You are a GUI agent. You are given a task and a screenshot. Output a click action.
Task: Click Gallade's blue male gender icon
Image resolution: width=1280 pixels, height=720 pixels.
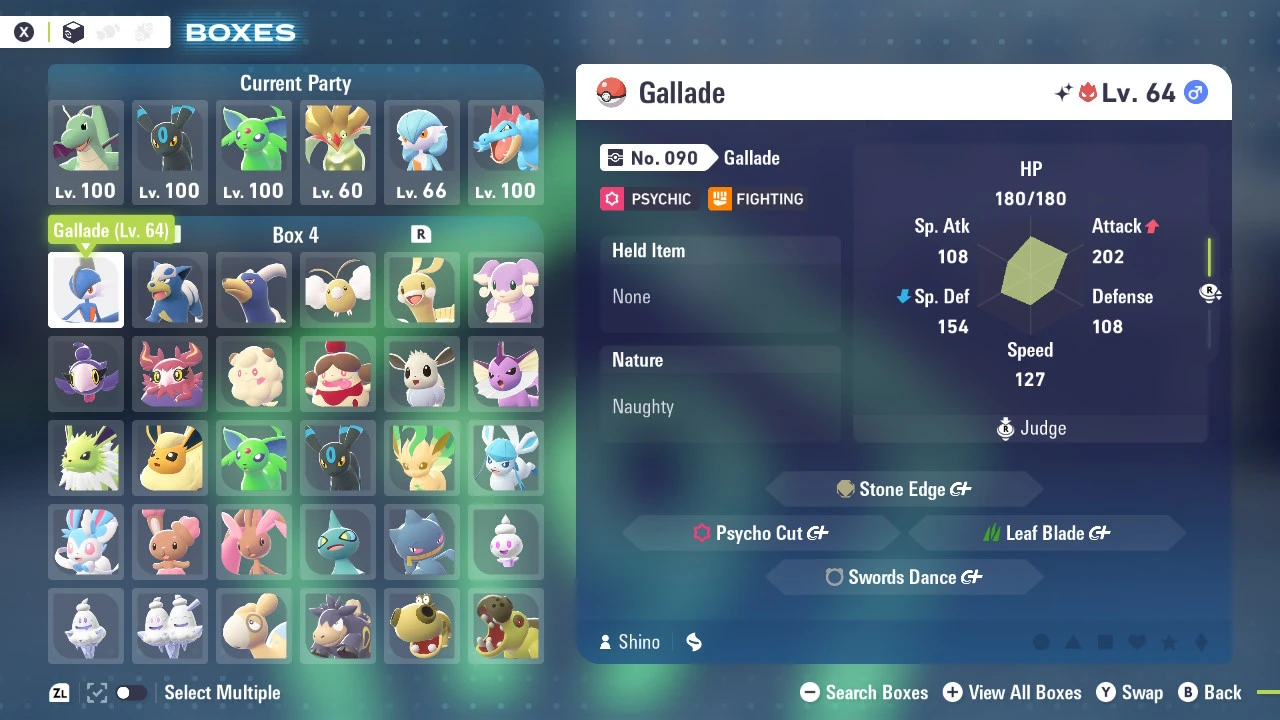pos(1196,91)
